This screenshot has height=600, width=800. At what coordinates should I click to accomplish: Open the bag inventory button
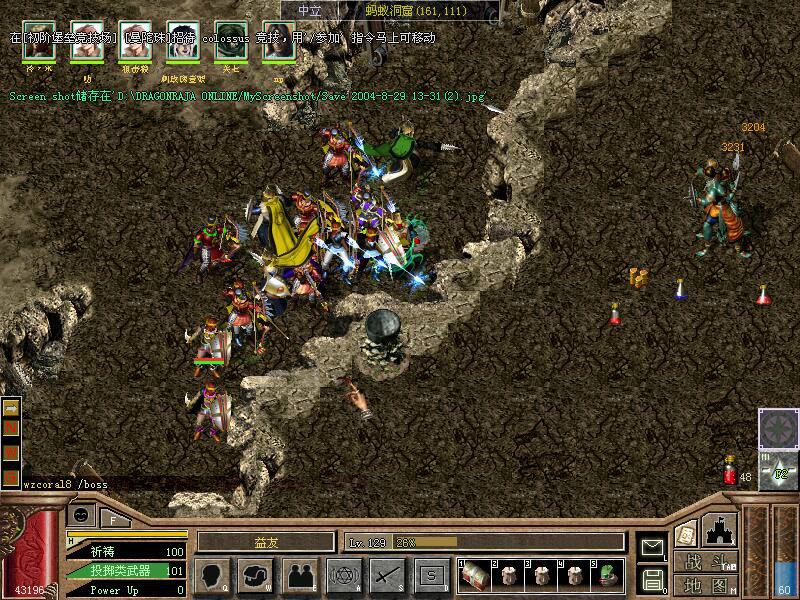coord(254,575)
